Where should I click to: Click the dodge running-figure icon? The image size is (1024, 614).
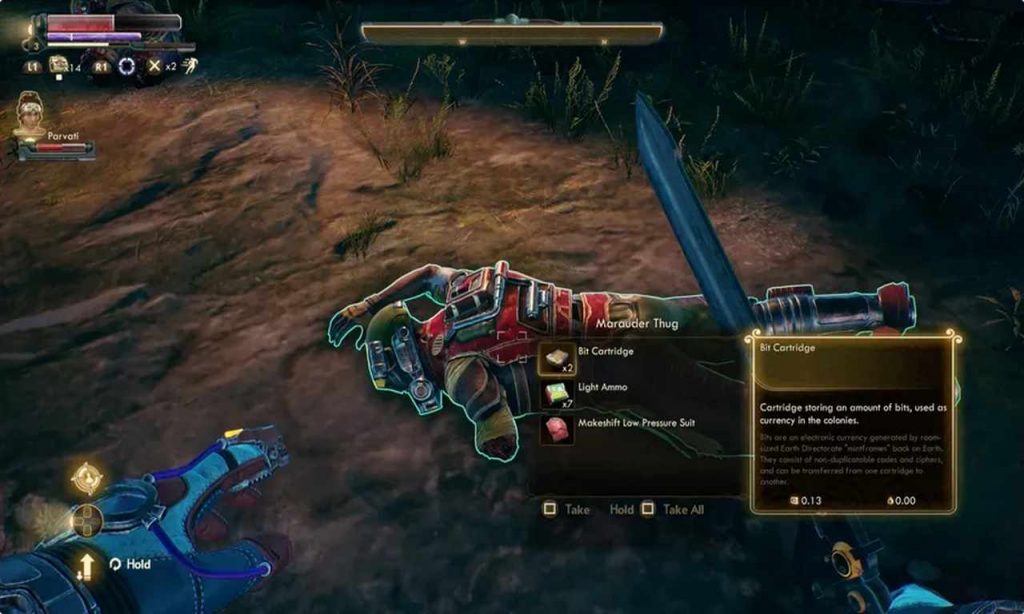[189, 66]
